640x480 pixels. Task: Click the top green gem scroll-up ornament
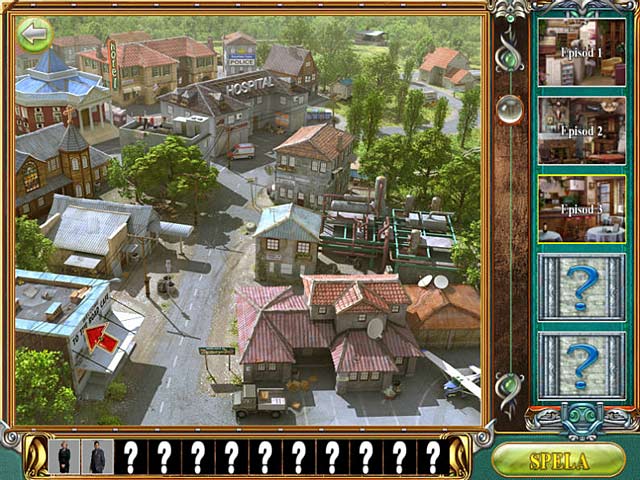pyautogui.click(x=511, y=58)
